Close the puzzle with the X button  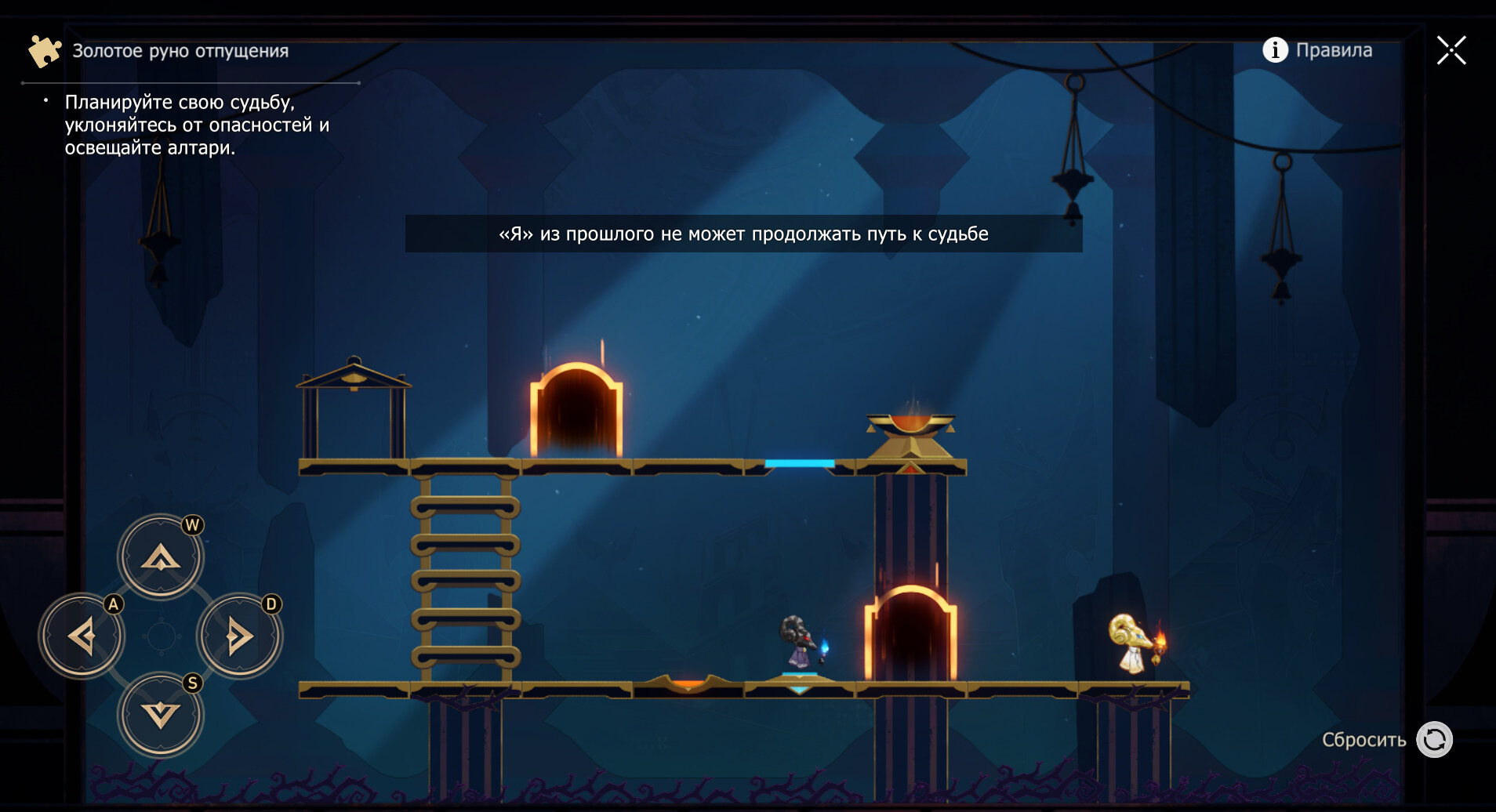coord(1451,50)
